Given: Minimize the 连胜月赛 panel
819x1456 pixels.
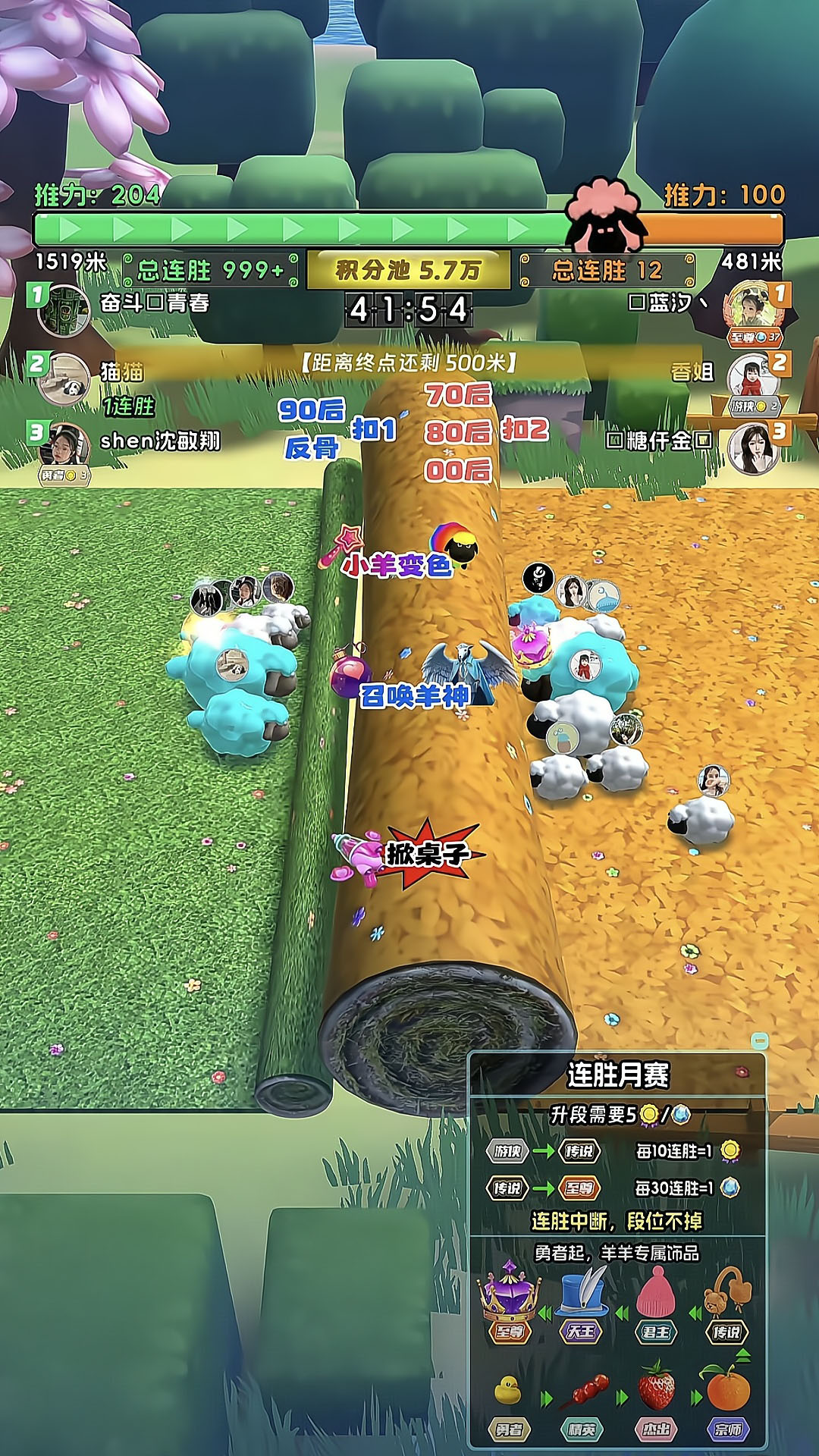Looking at the screenshot, I should [759, 1040].
